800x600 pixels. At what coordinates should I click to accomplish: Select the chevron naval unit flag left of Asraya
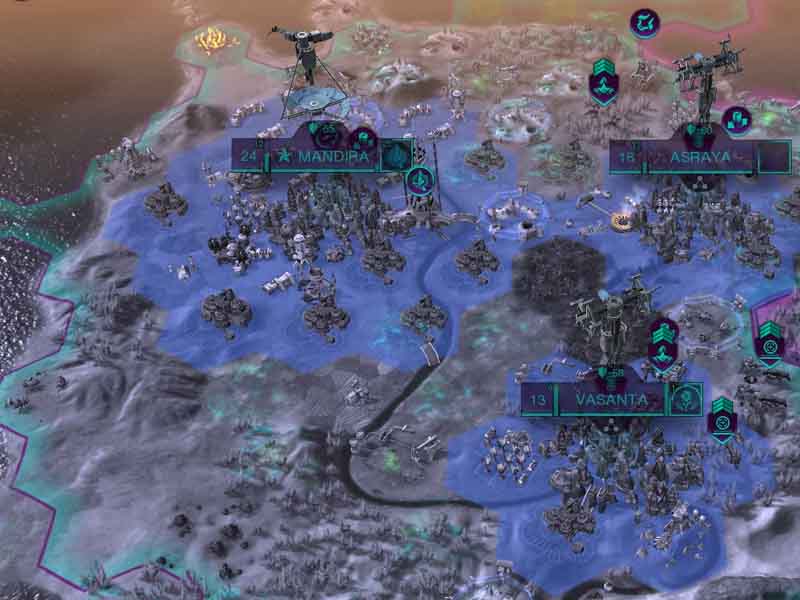[x=603, y=80]
